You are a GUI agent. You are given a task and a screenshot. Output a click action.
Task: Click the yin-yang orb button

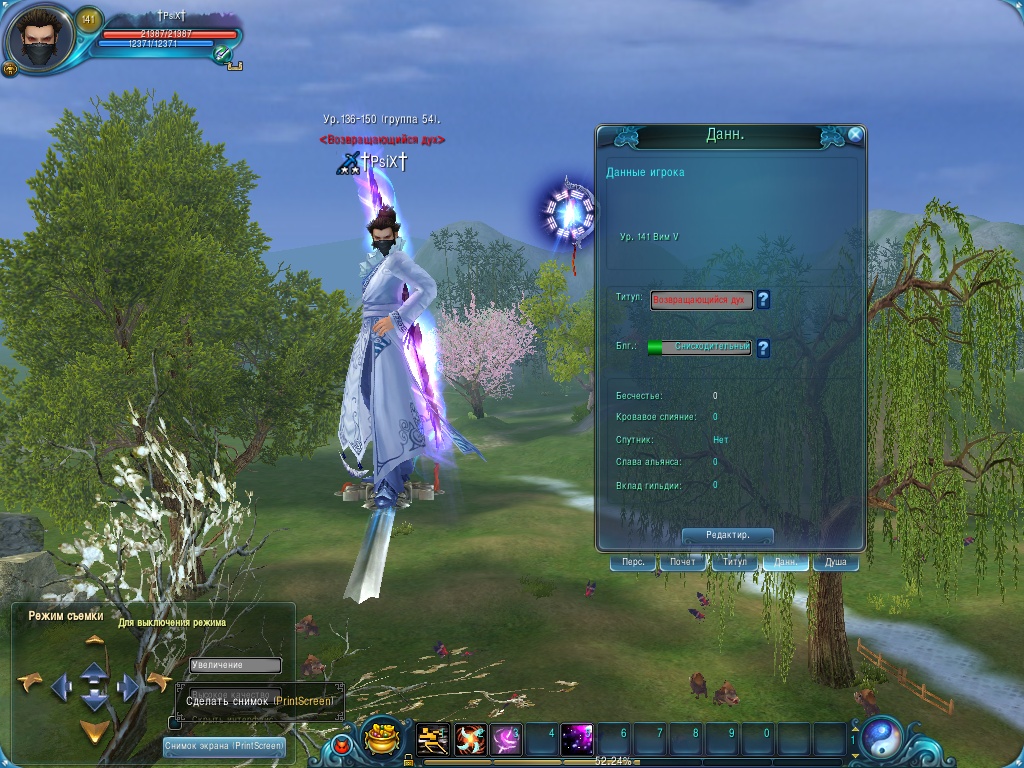[883, 739]
